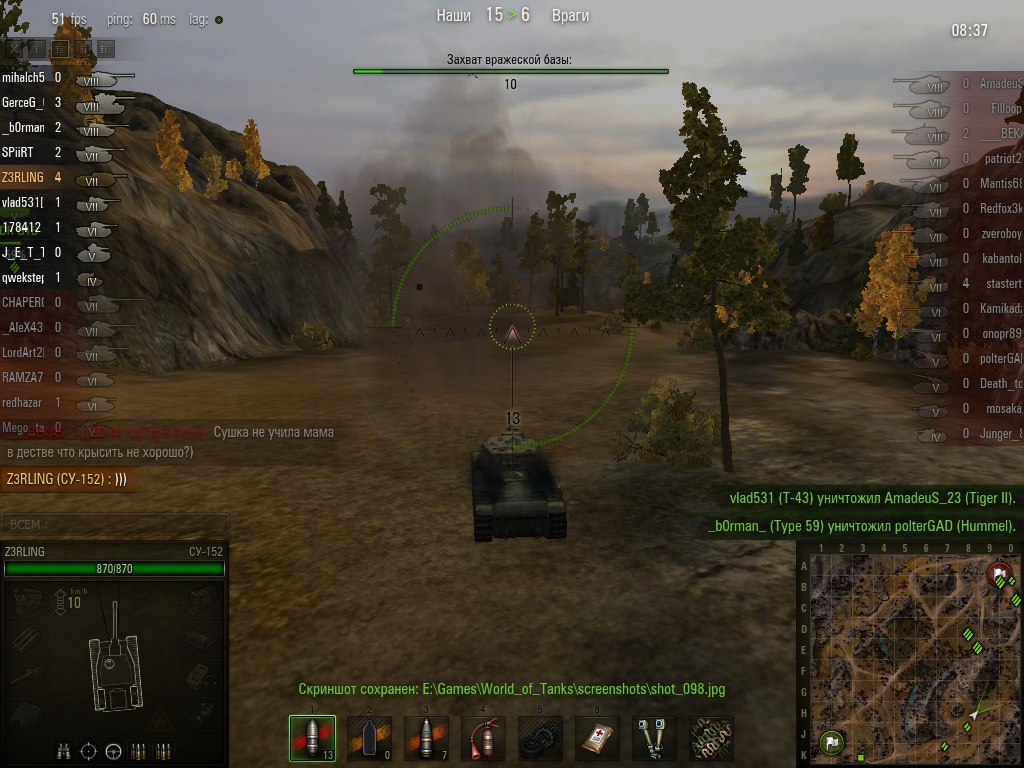Select own row Z3RLING in the team list
The width and height of the screenshot is (1024, 768).
pyautogui.click(x=24, y=177)
